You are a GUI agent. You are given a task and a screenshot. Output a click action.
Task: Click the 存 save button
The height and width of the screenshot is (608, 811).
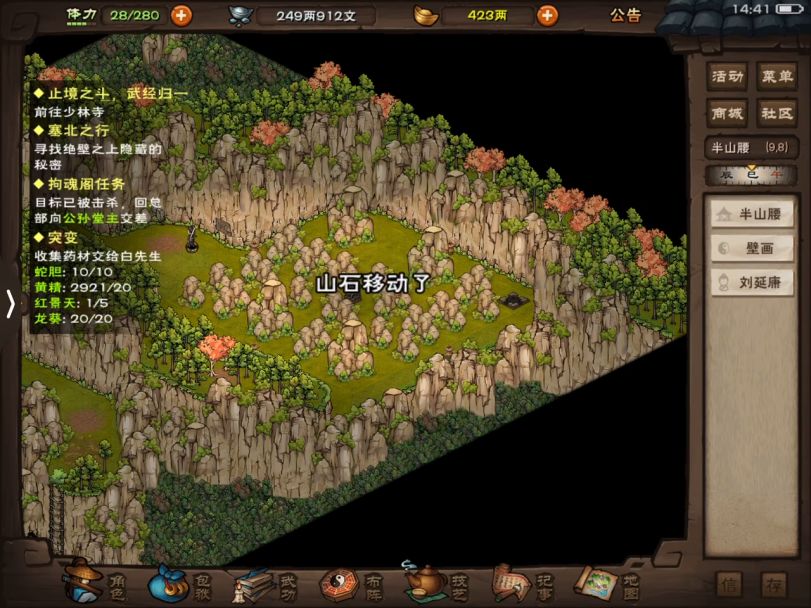click(x=773, y=583)
